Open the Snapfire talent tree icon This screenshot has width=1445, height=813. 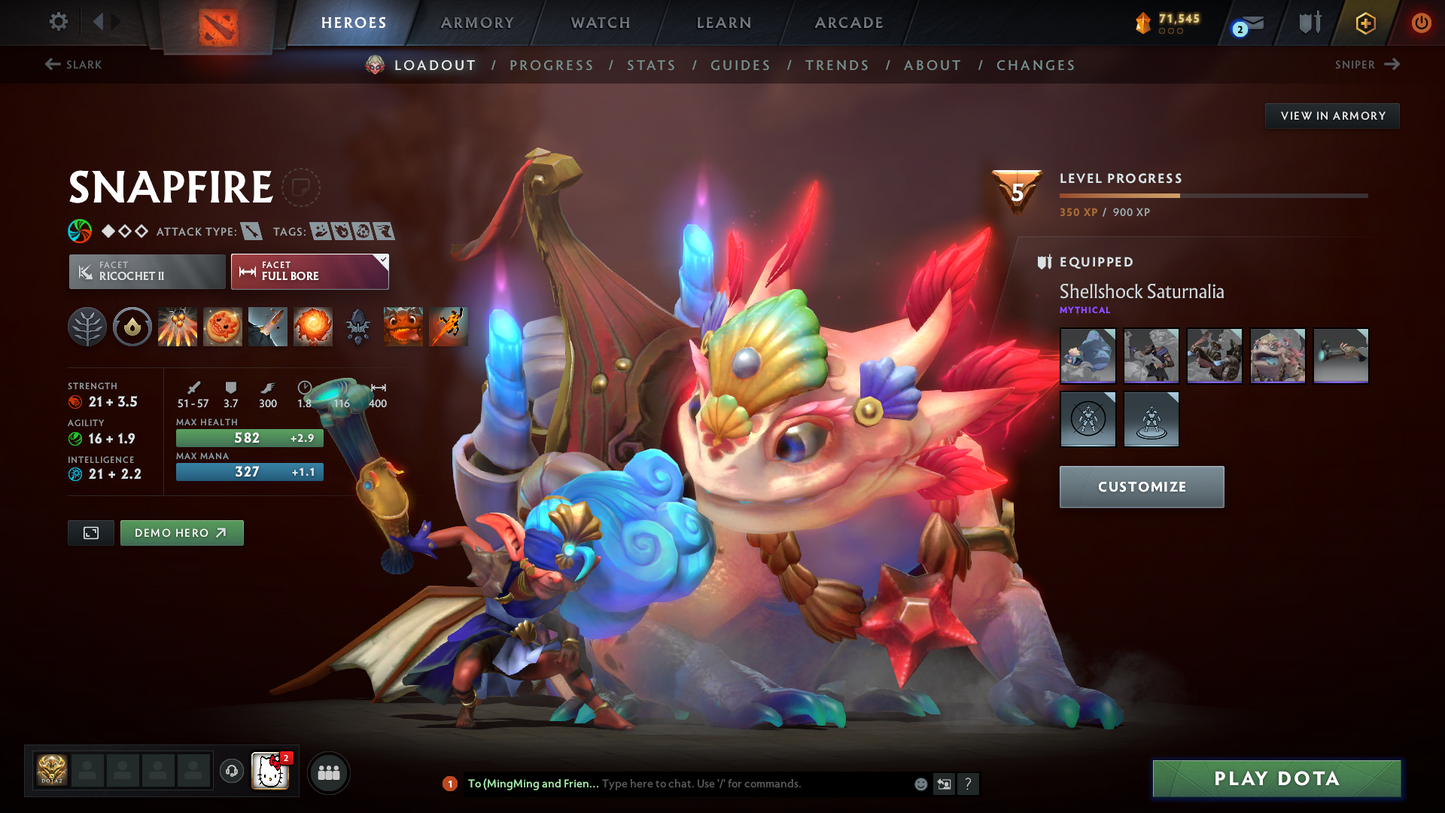pyautogui.click(x=87, y=326)
